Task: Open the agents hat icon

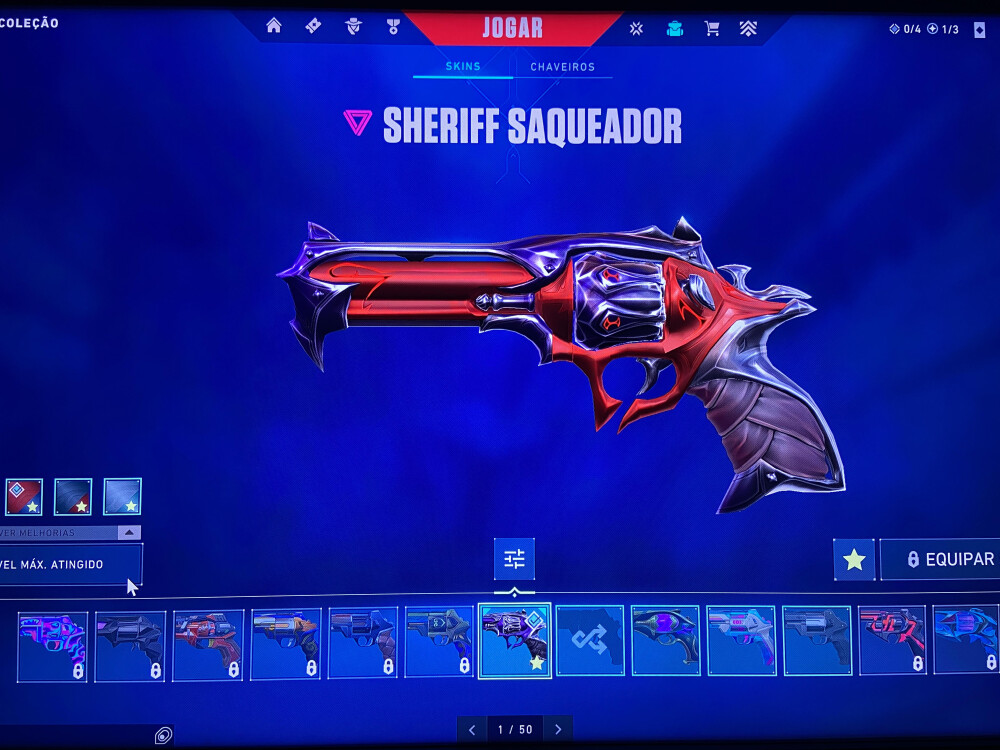Action: click(x=353, y=26)
